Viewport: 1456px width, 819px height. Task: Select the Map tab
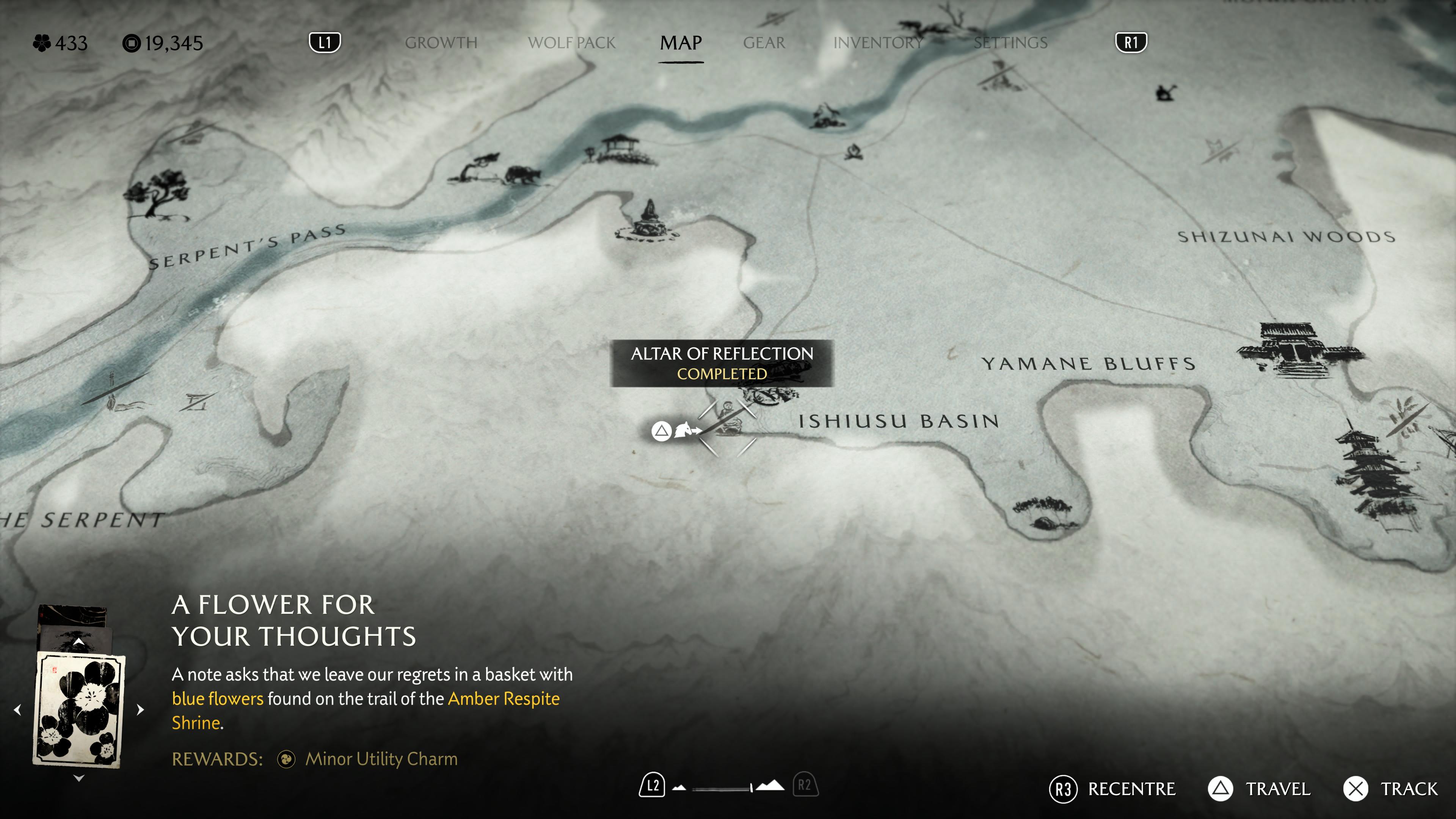(681, 43)
